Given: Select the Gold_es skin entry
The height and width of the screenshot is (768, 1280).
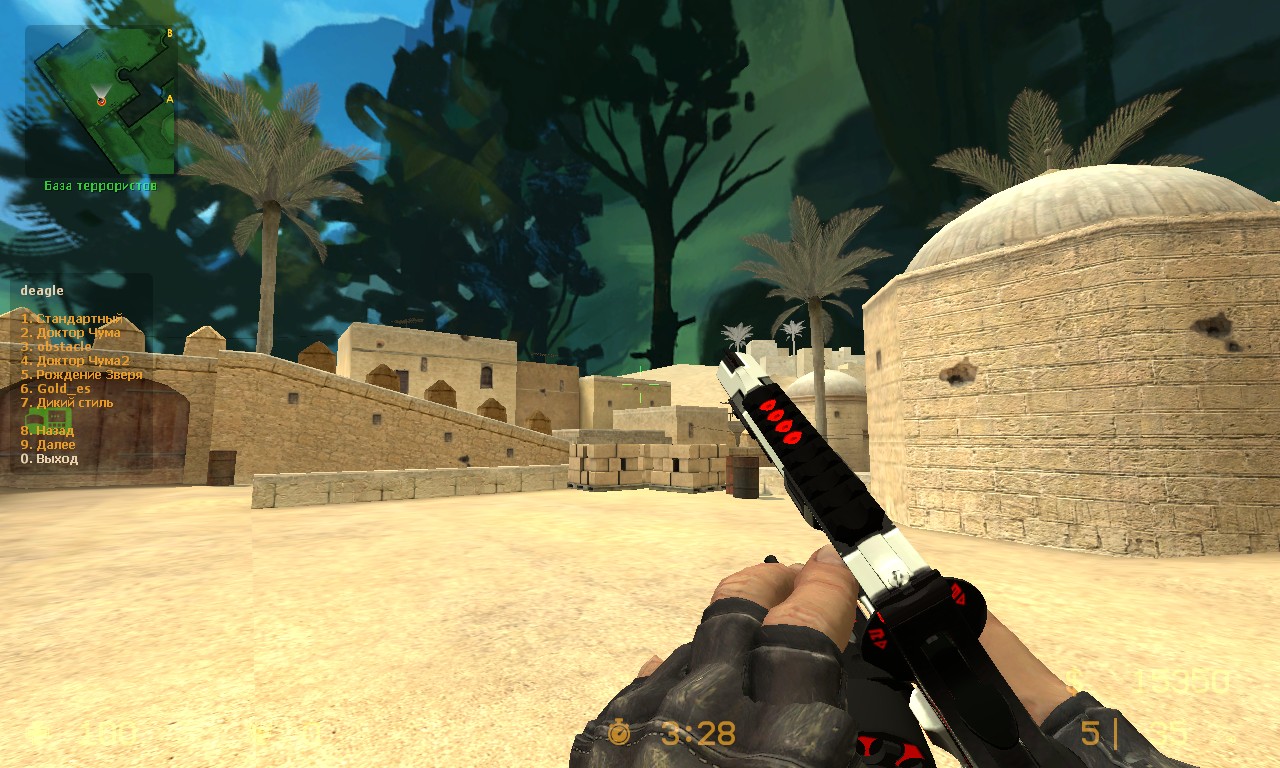Looking at the screenshot, I should click(x=56, y=389).
